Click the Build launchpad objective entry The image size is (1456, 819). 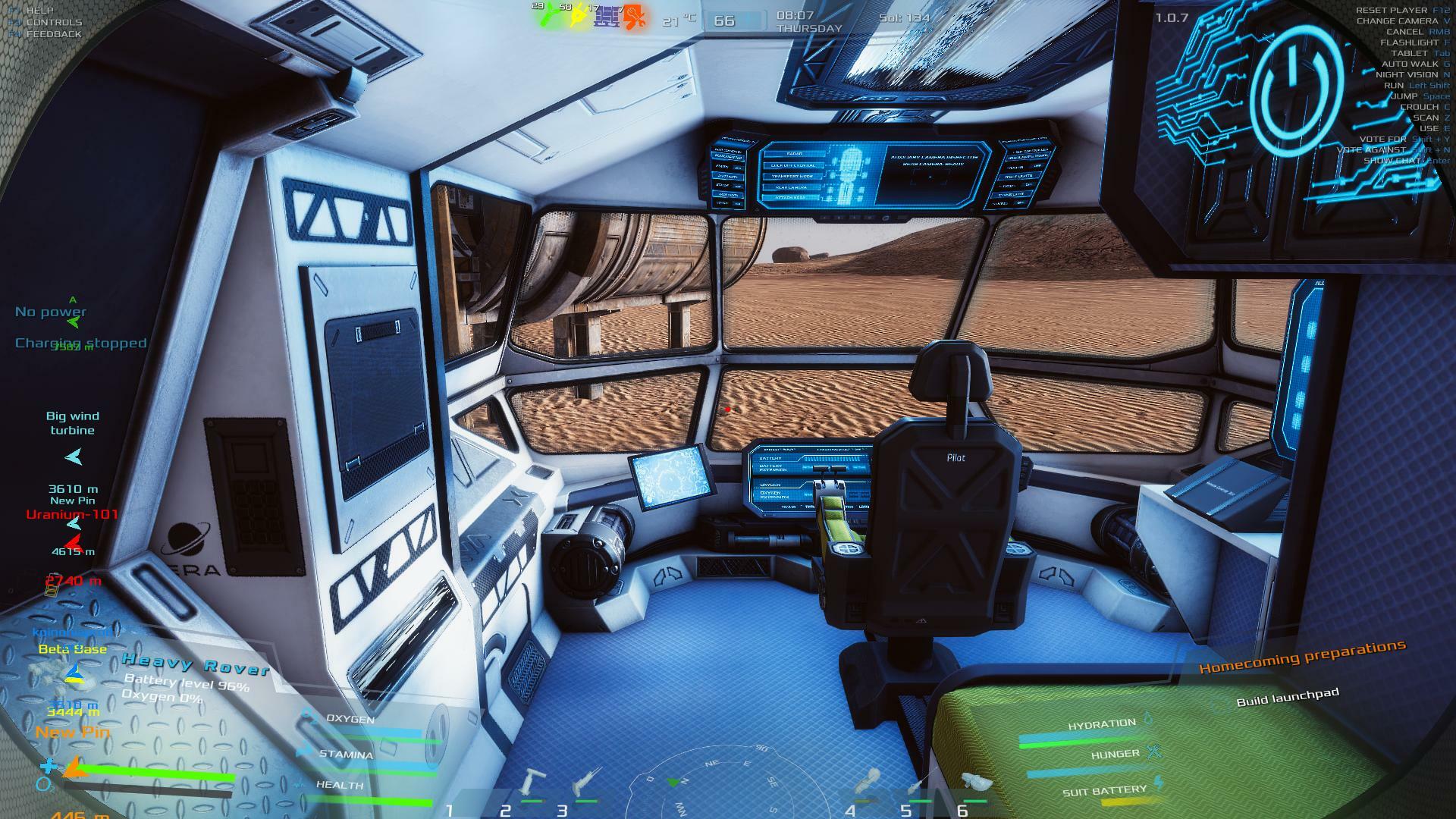(x=1287, y=697)
